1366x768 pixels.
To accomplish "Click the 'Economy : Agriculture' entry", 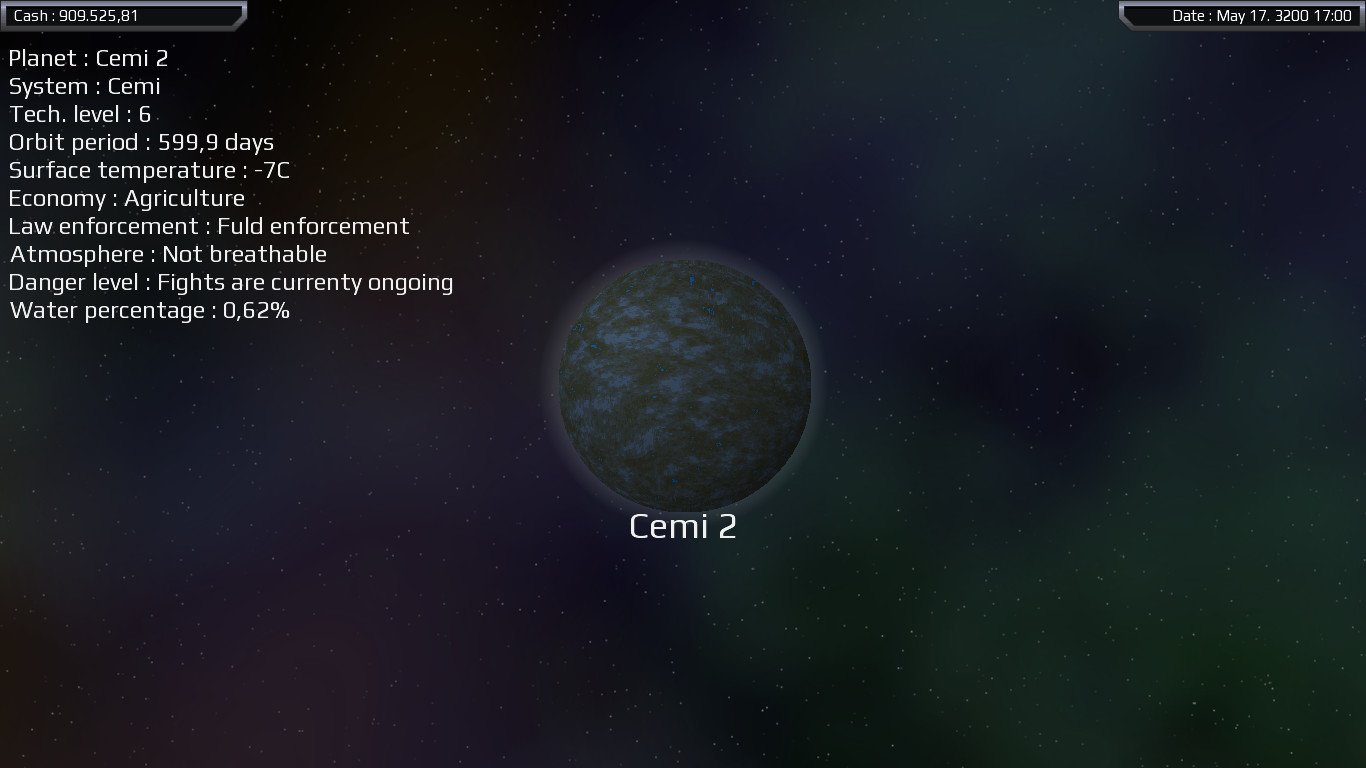I will coord(125,198).
